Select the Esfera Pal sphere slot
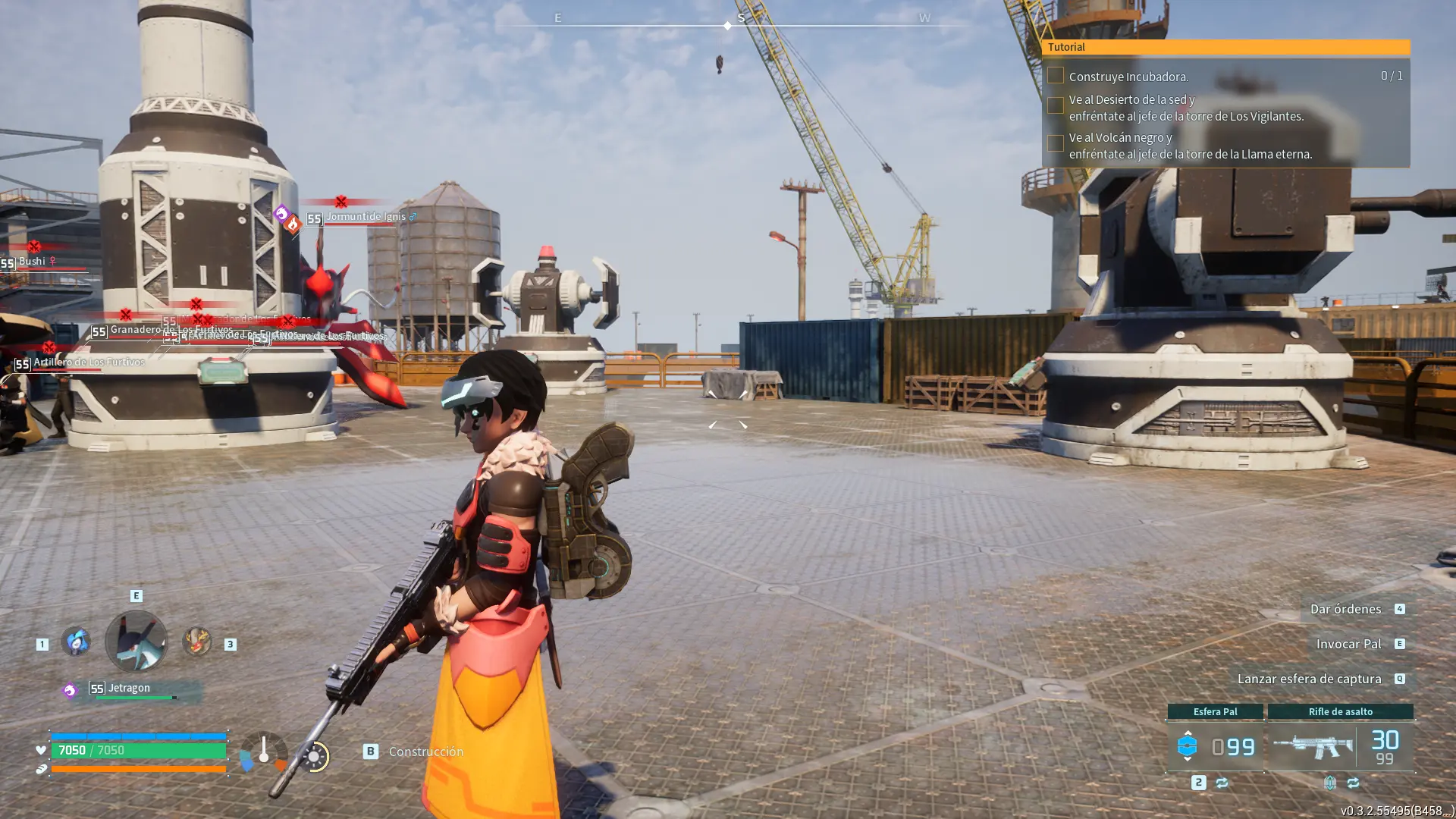 coord(1215,747)
